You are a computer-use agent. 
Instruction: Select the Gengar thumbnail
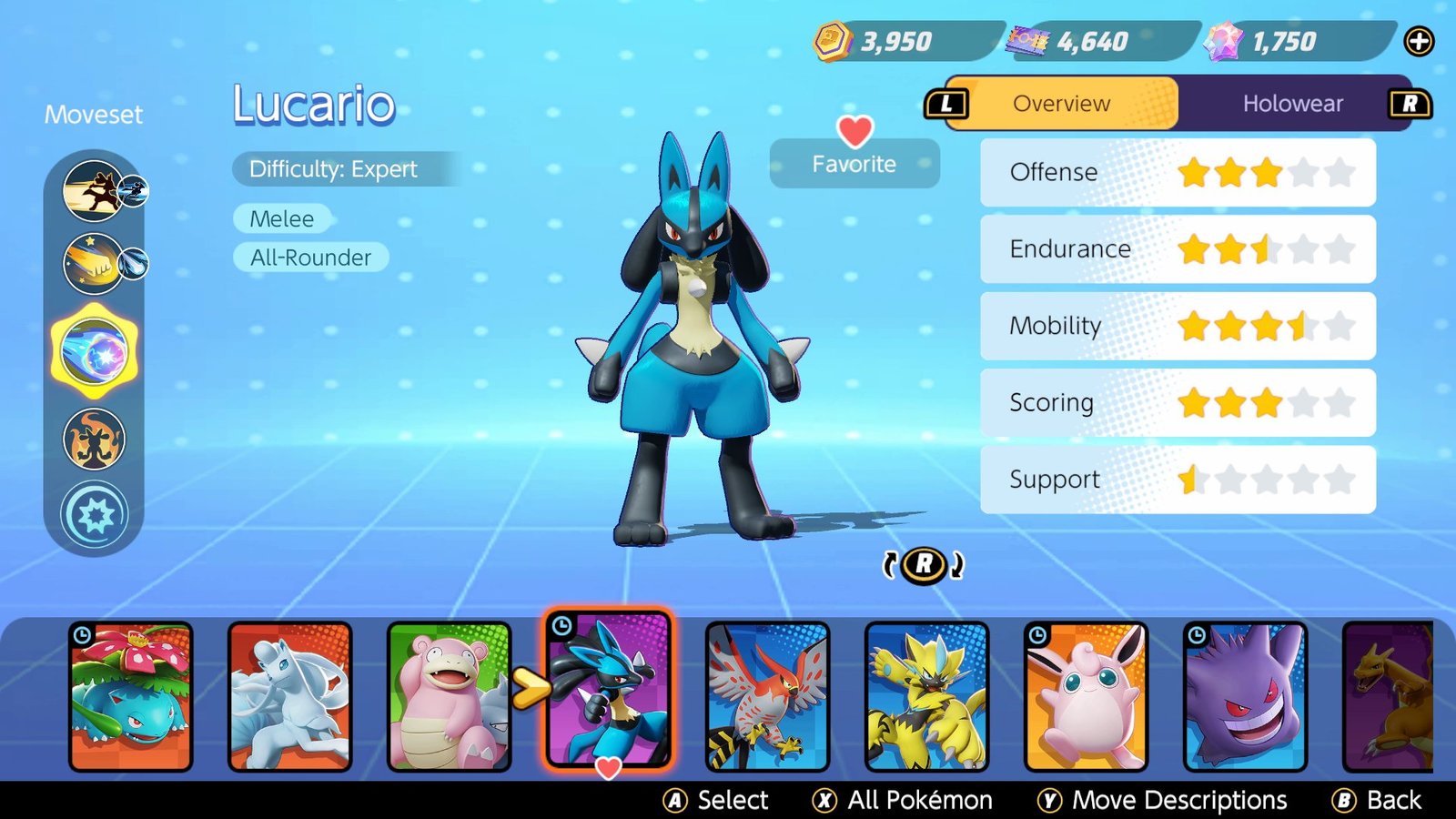coord(1245,694)
